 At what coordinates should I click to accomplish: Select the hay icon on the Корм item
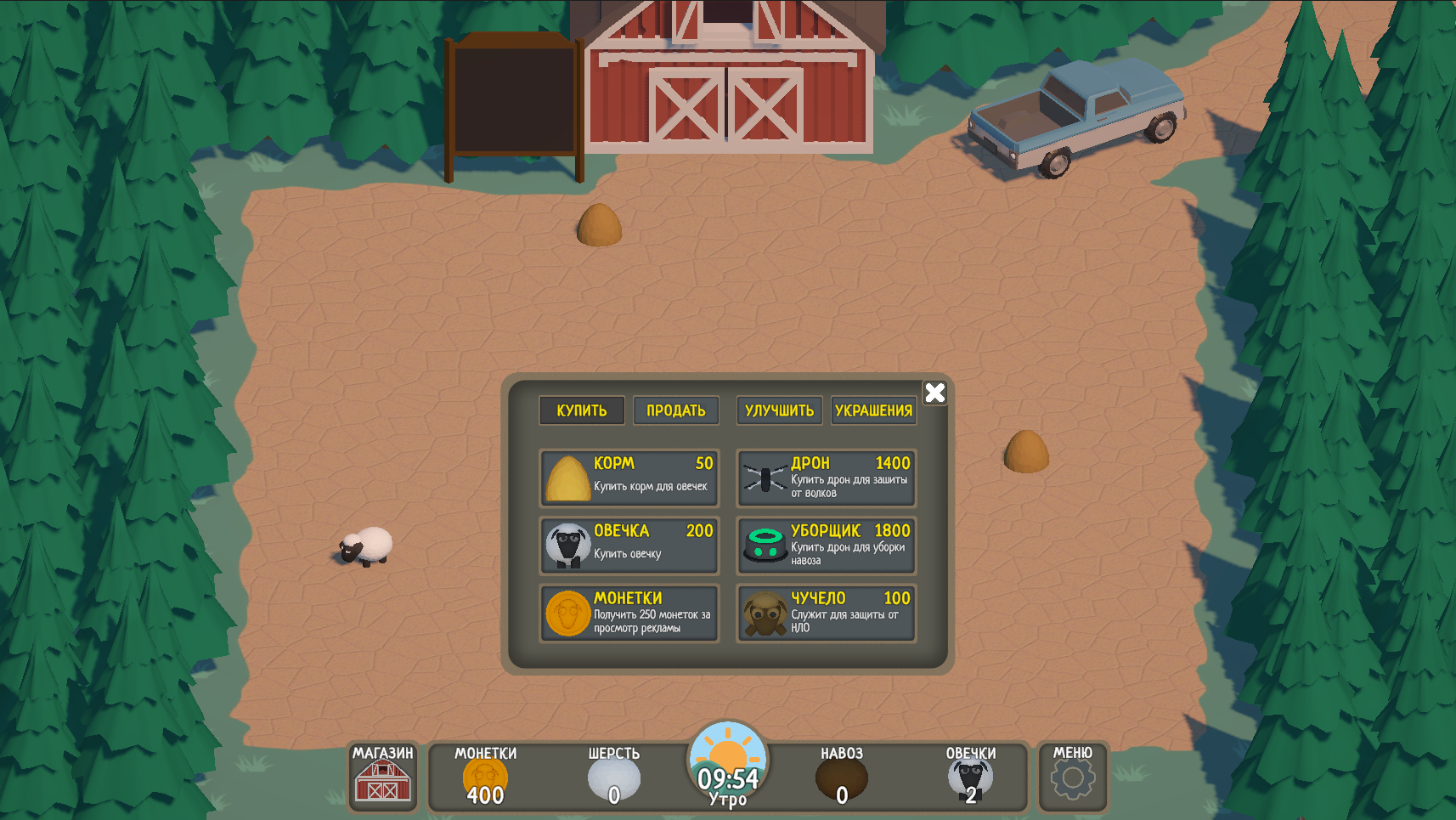tap(567, 478)
